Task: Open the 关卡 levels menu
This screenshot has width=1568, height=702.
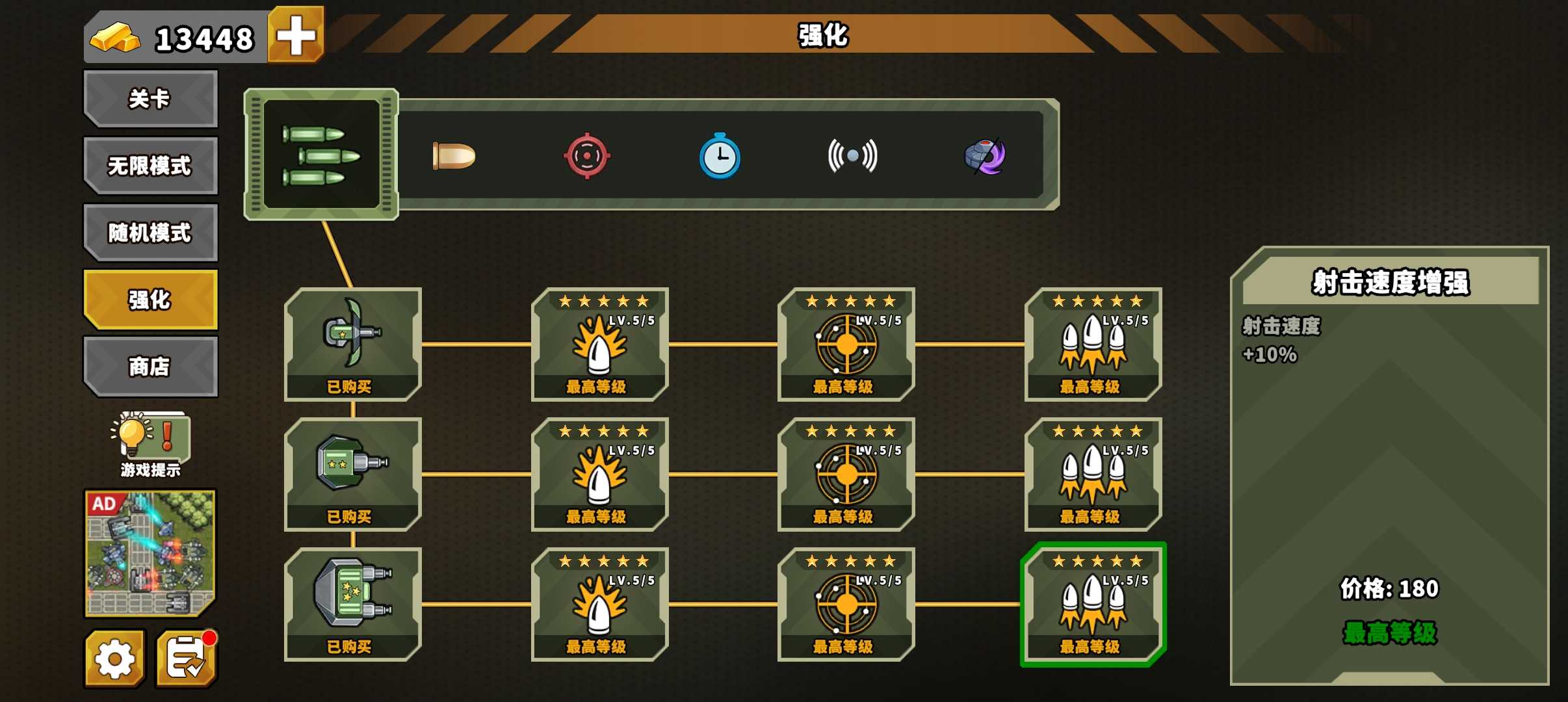Action: pyautogui.click(x=150, y=99)
